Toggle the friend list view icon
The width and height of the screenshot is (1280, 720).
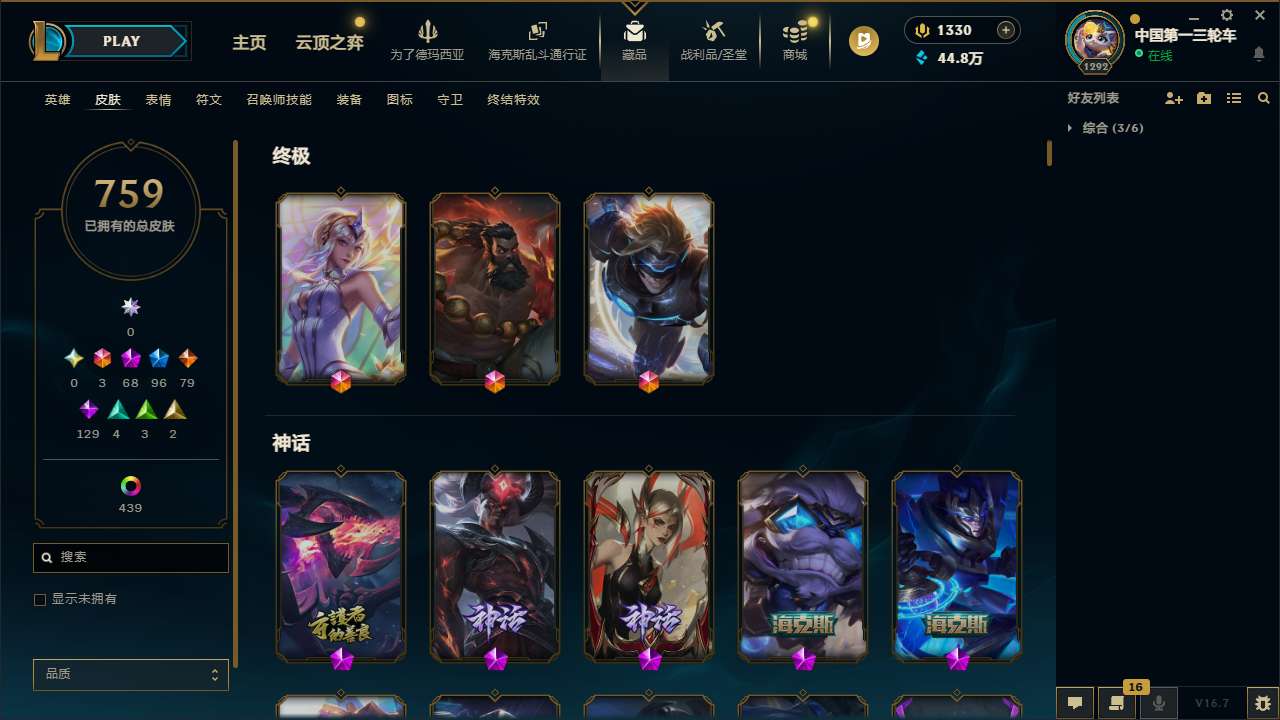[1234, 98]
